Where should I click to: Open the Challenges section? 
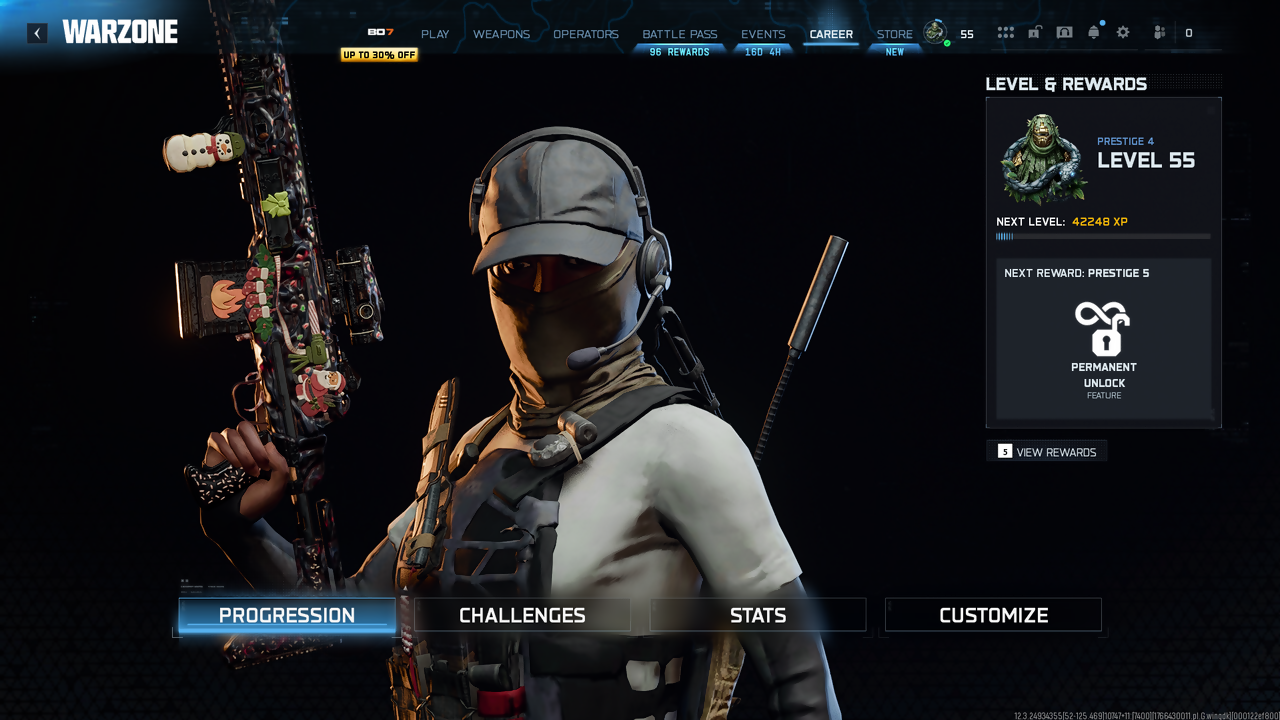tap(522, 615)
